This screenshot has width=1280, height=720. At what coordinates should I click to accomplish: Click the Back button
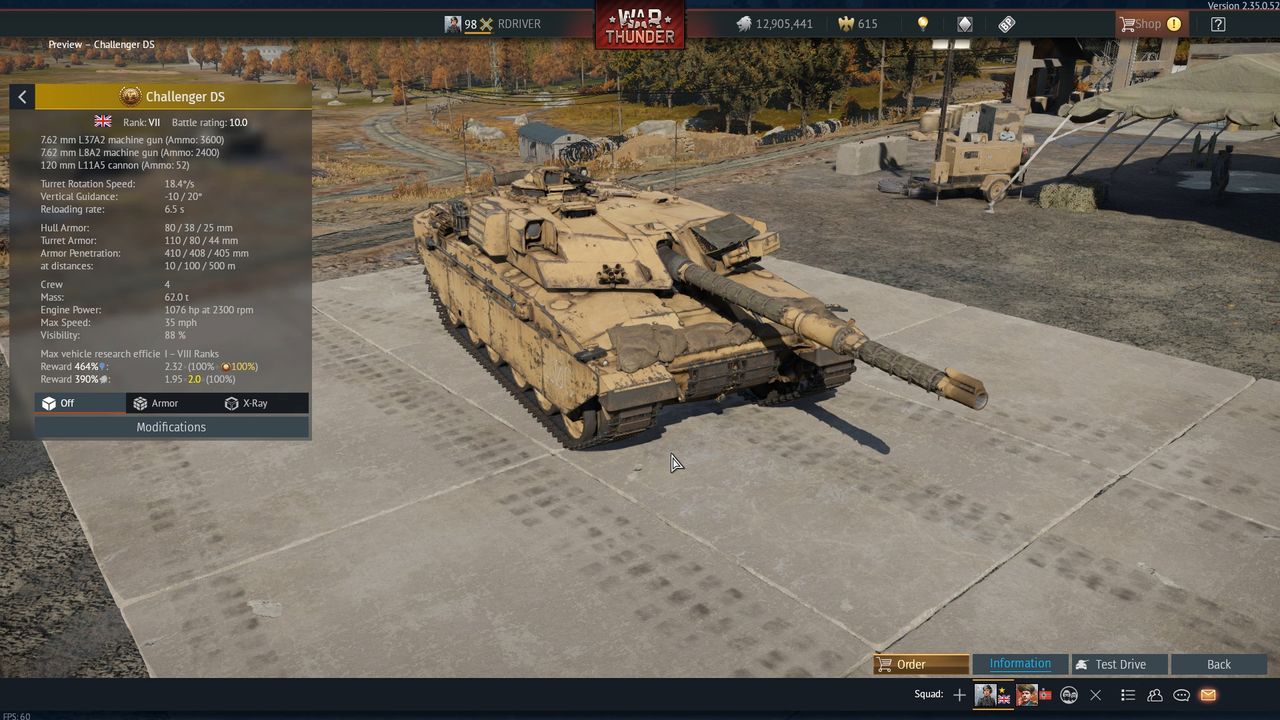coord(1218,664)
